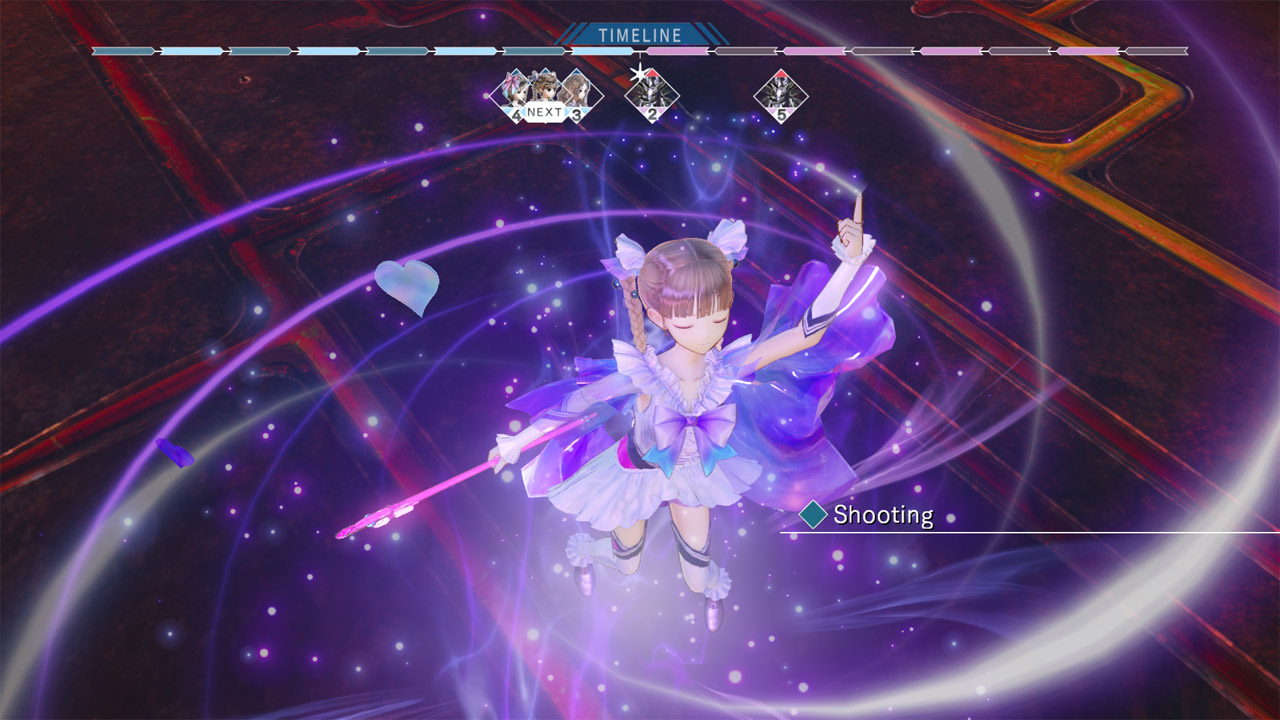Image resolution: width=1280 pixels, height=720 pixels.
Task: Select the TIMELINE header banner
Action: [x=638, y=33]
